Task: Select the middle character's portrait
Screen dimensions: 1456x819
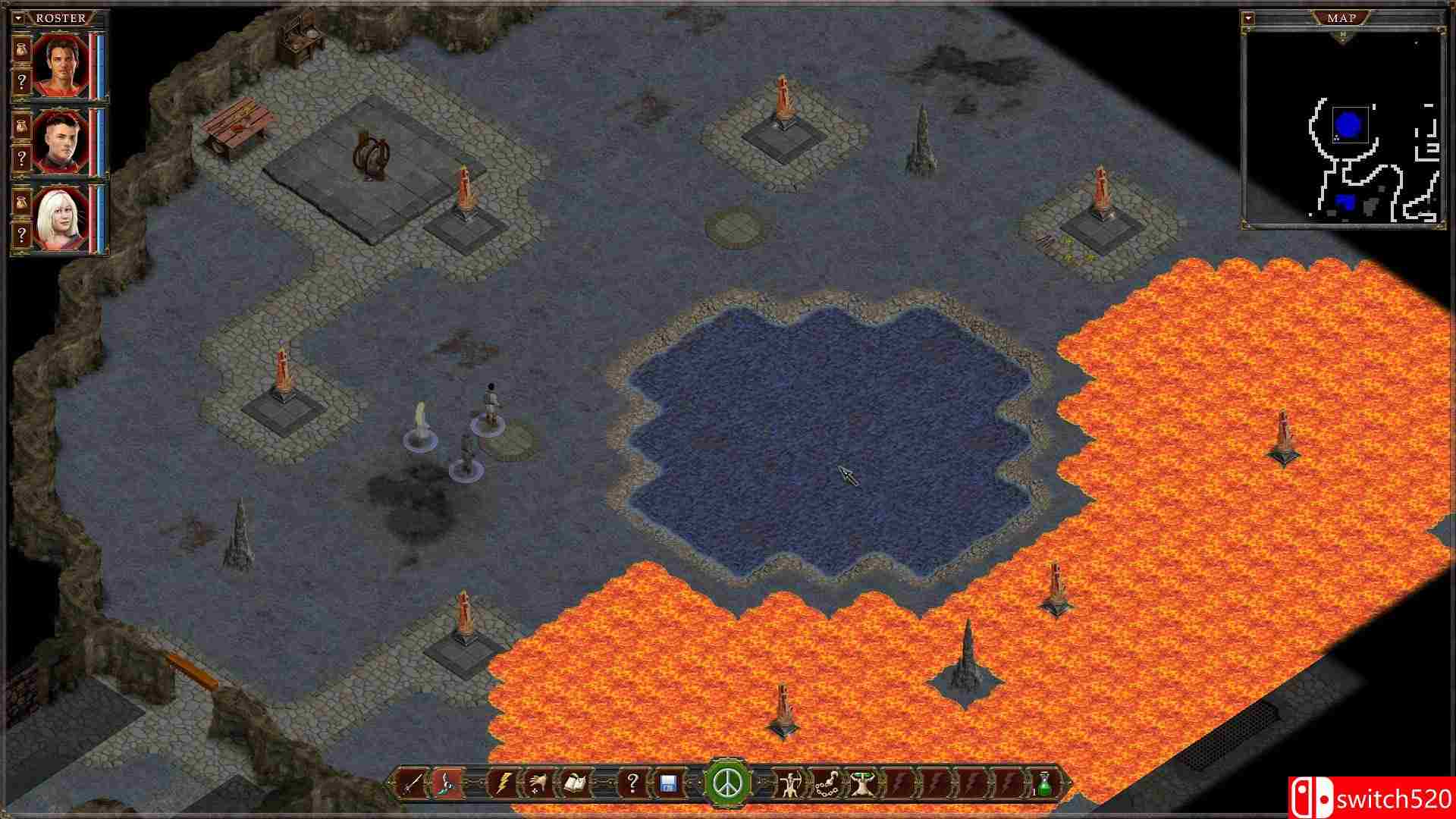Action: tap(62, 139)
